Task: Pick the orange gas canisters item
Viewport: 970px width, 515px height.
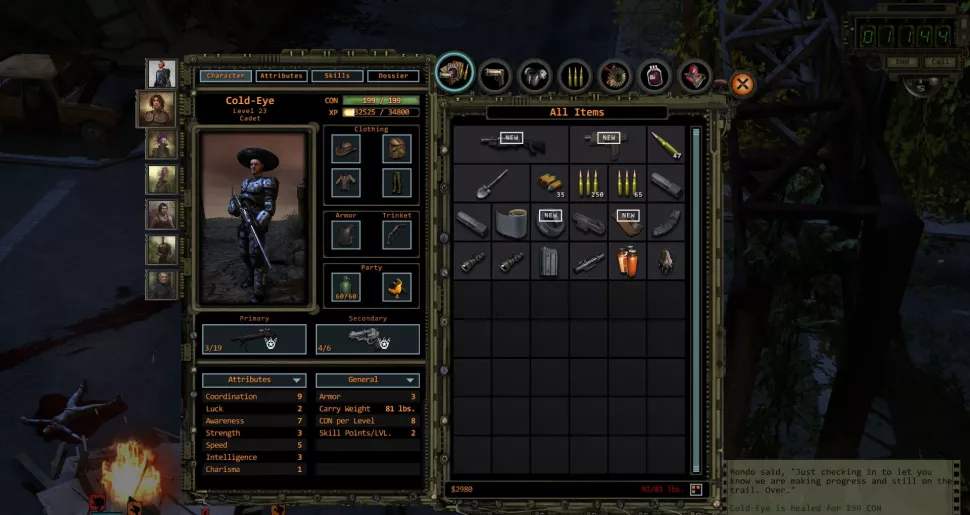Action: click(x=627, y=262)
